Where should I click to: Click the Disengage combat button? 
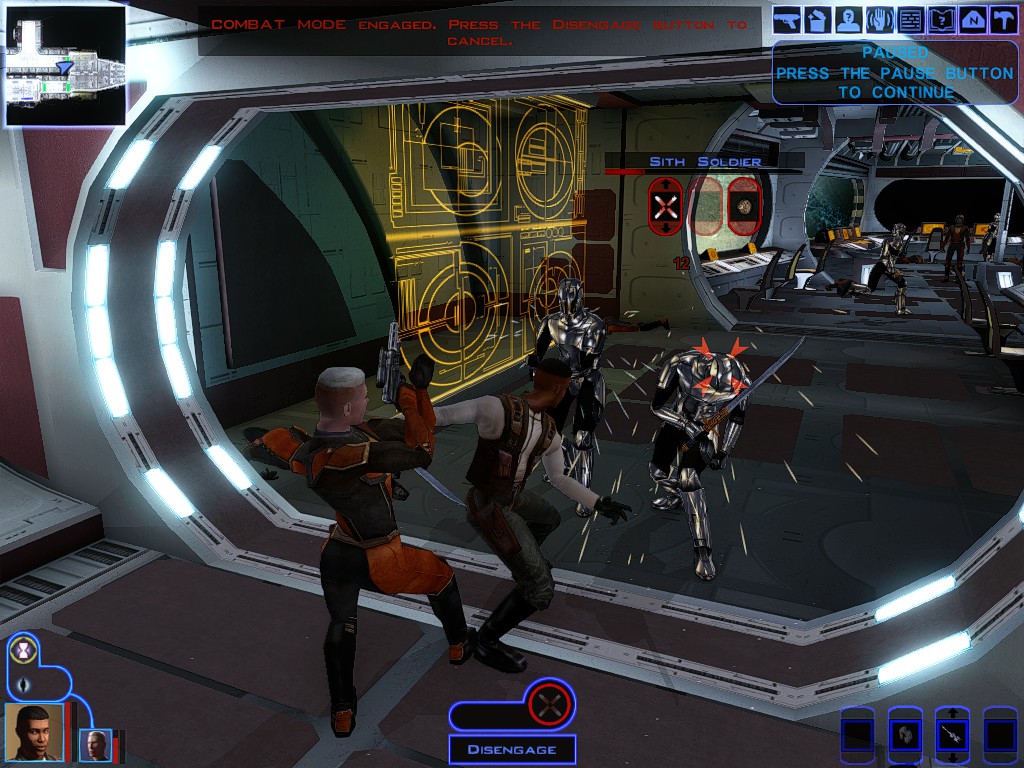tap(511, 748)
